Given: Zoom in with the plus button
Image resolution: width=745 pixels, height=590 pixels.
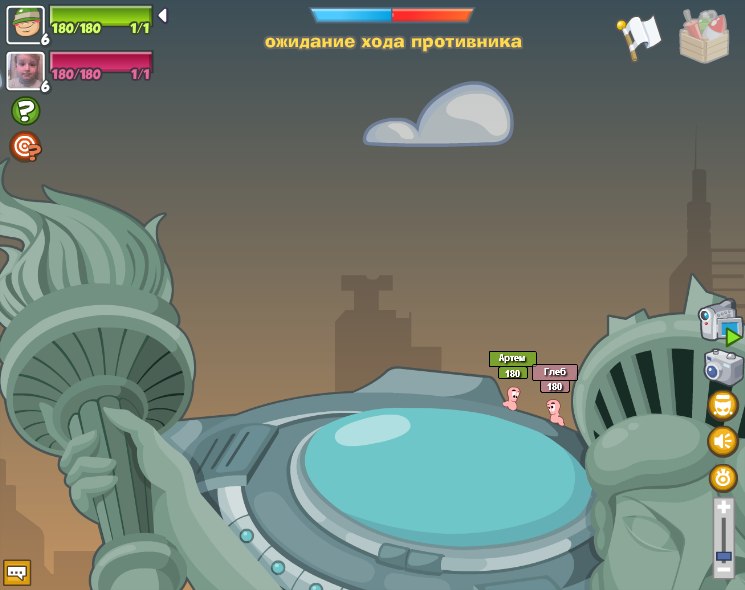Looking at the screenshot, I should 723,509.
